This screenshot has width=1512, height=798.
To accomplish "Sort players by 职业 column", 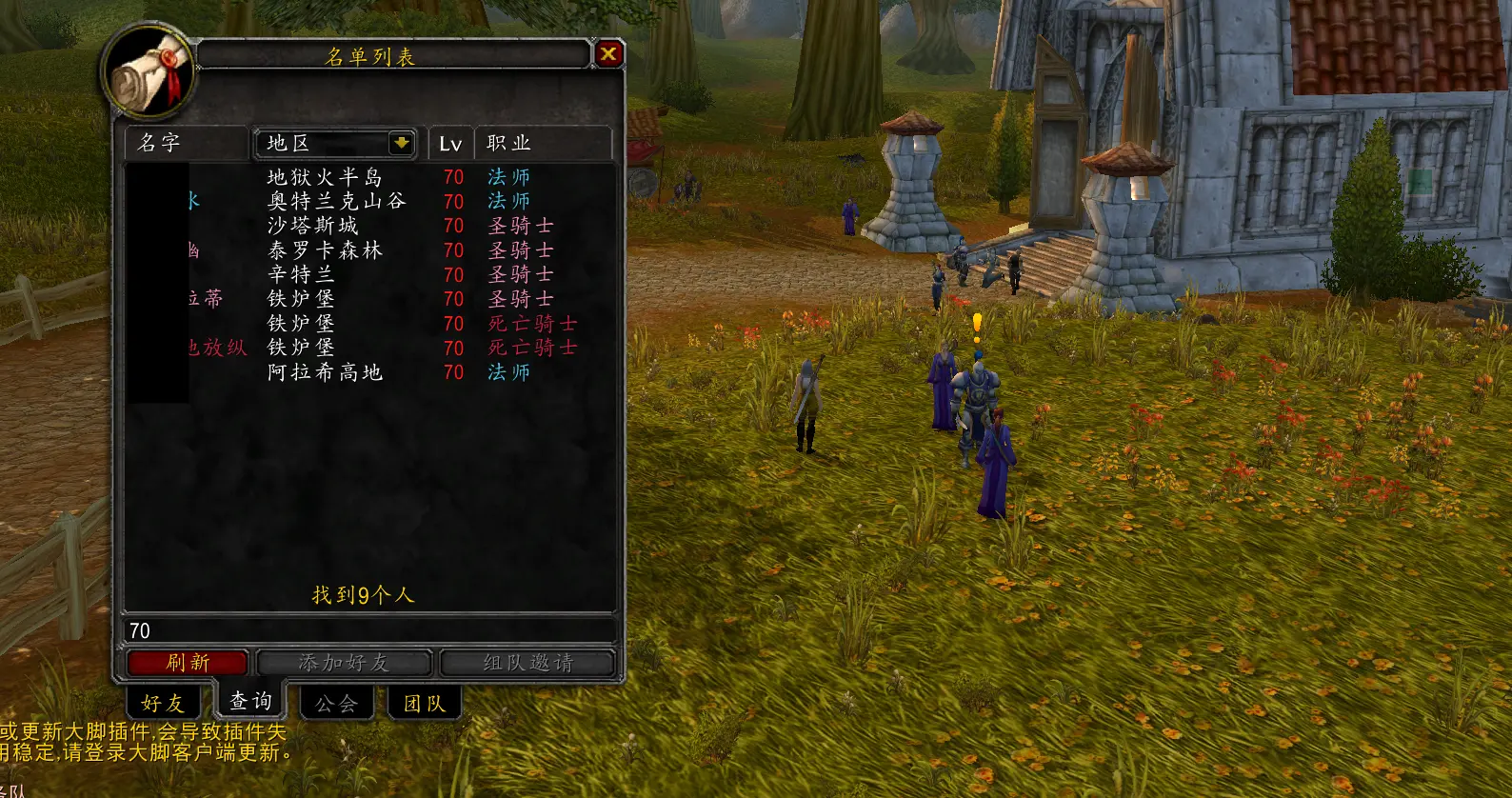I will [541, 143].
